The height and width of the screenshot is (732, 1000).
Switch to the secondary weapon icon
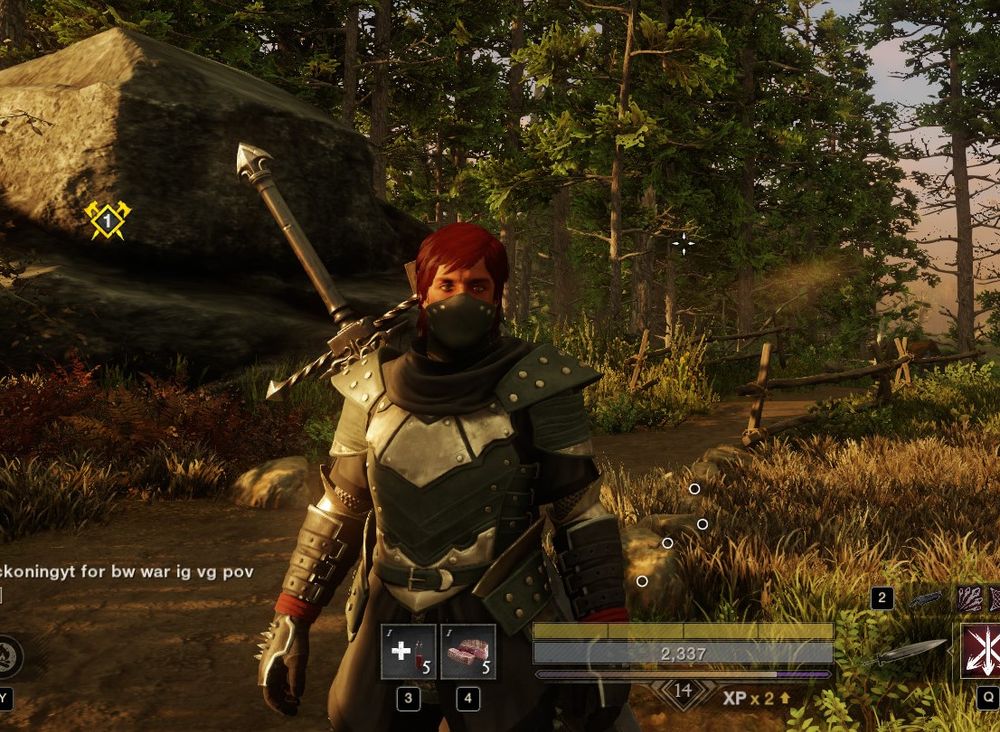926,598
